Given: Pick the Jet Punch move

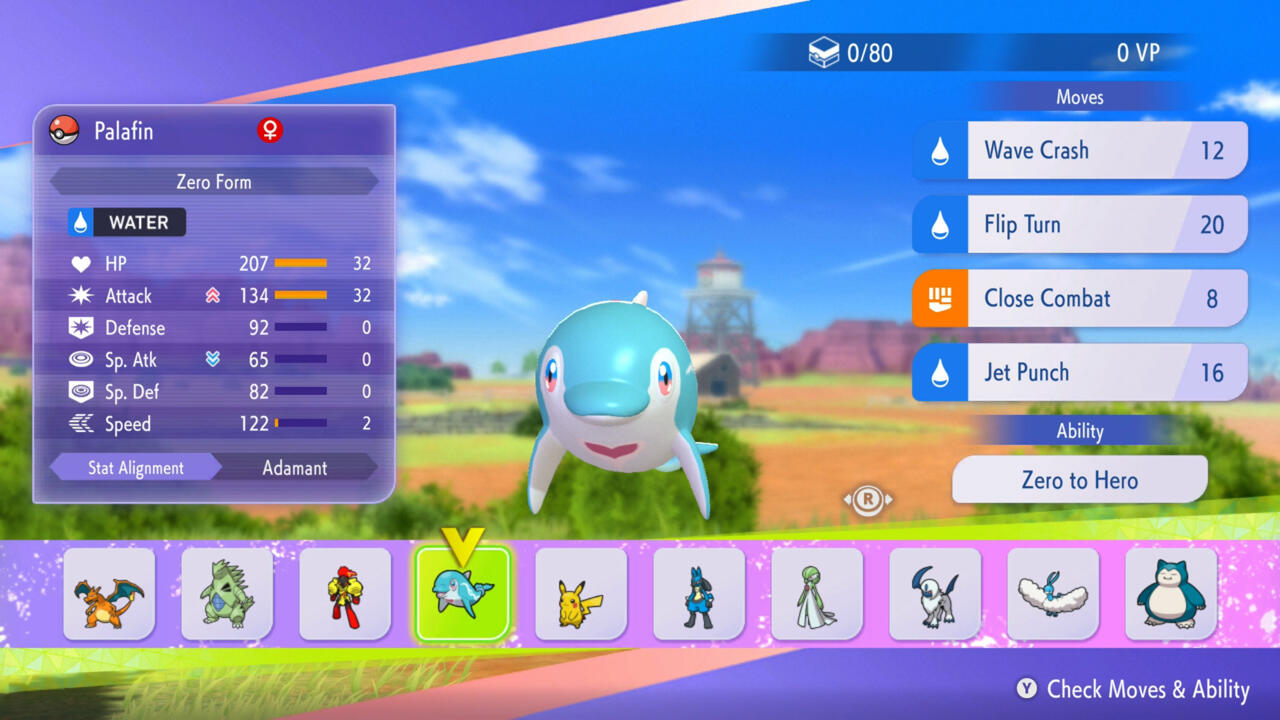Looking at the screenshot, I should click(x=1080, y=372).
